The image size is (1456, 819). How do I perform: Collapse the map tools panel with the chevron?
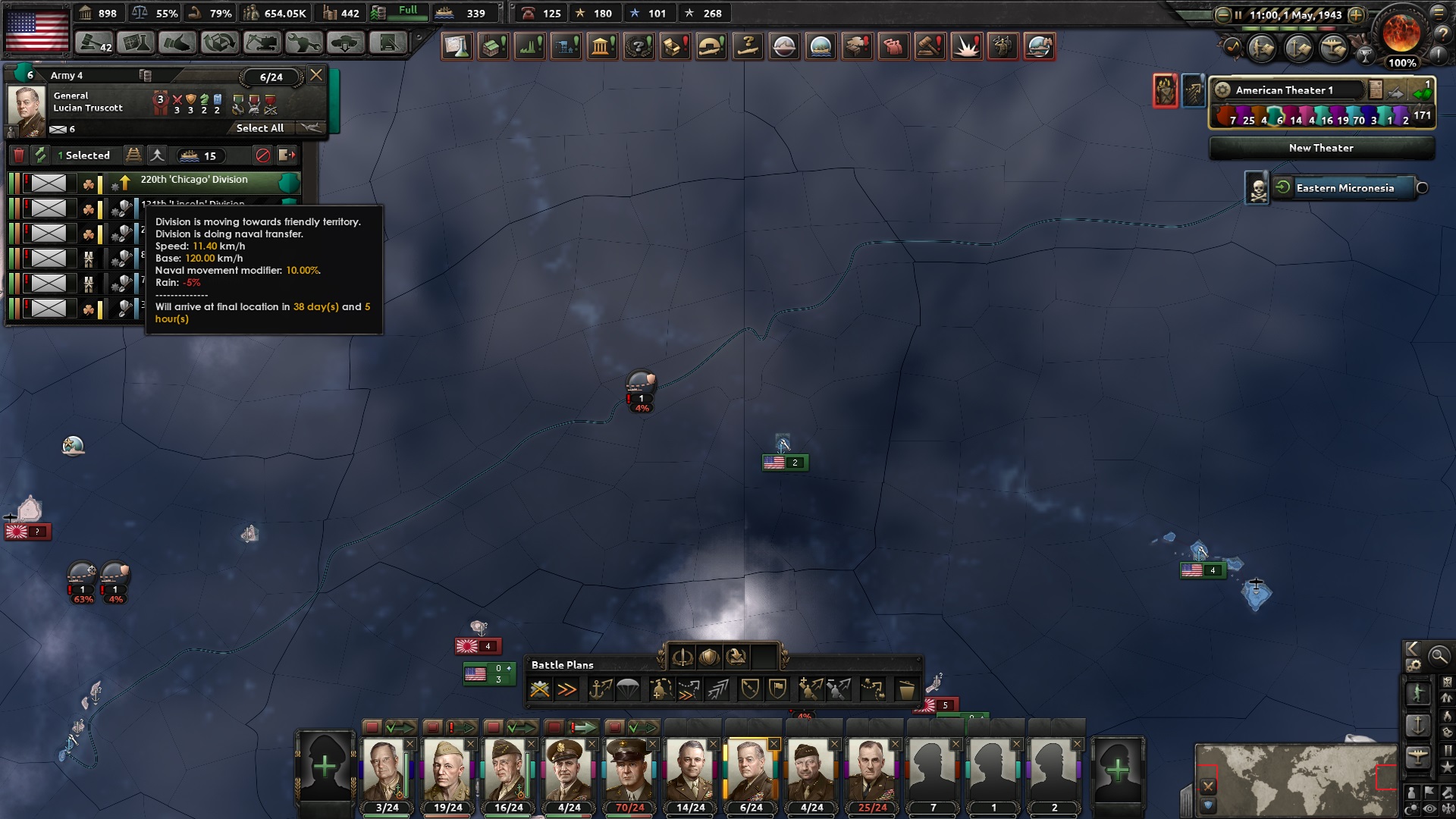[x=1412, y=649]
